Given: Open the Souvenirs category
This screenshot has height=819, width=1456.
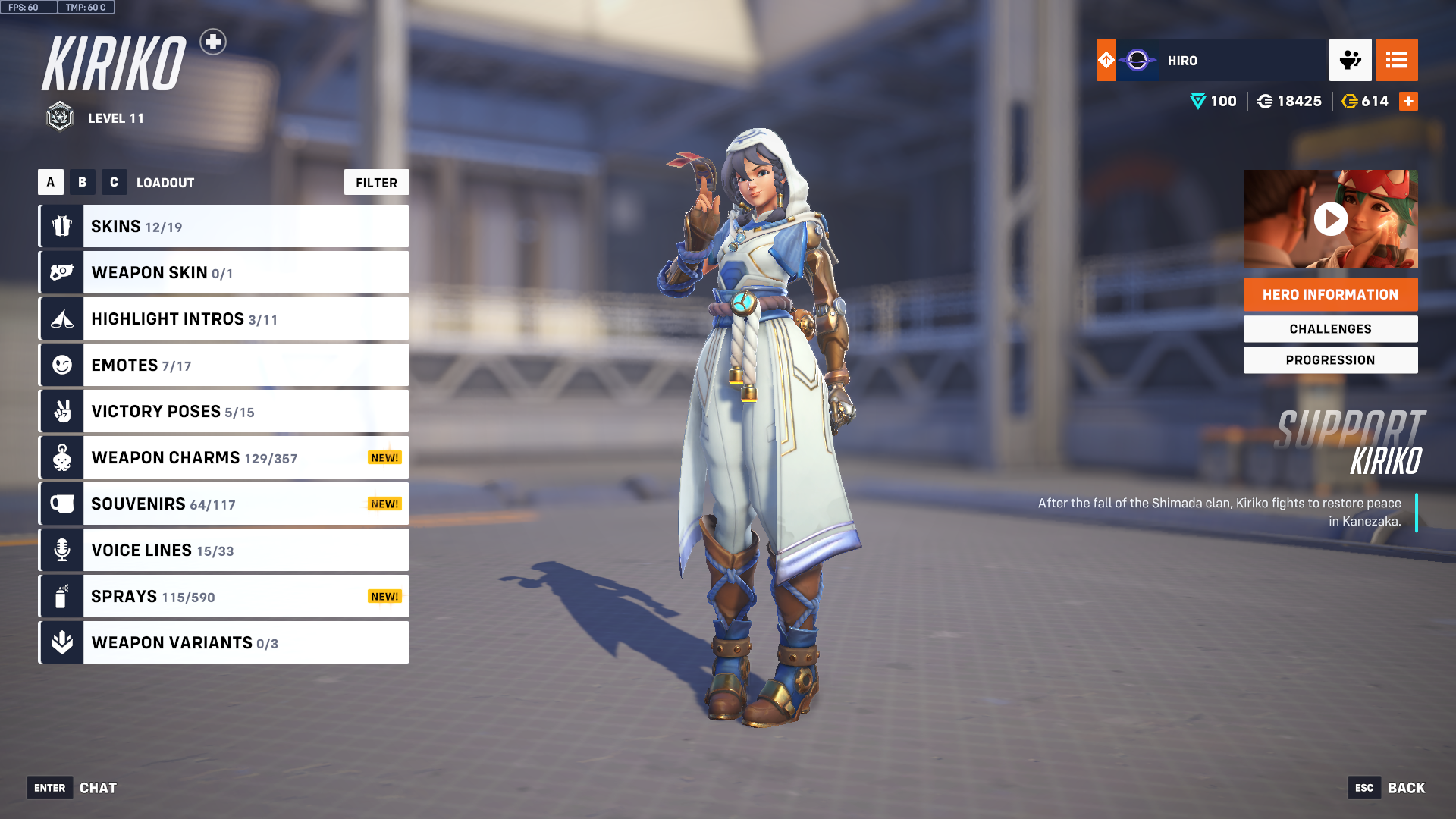Looking at the screenshot, I should 224,504.
